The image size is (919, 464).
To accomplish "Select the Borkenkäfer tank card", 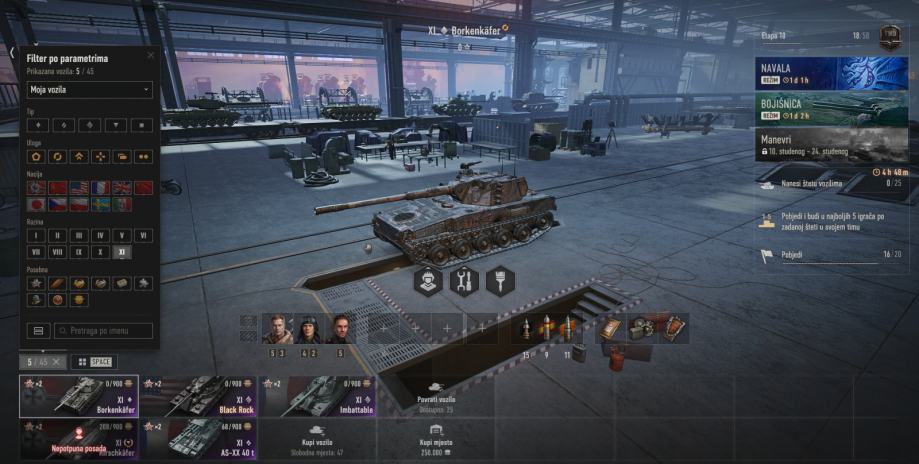I will click(x=79, y=396).
